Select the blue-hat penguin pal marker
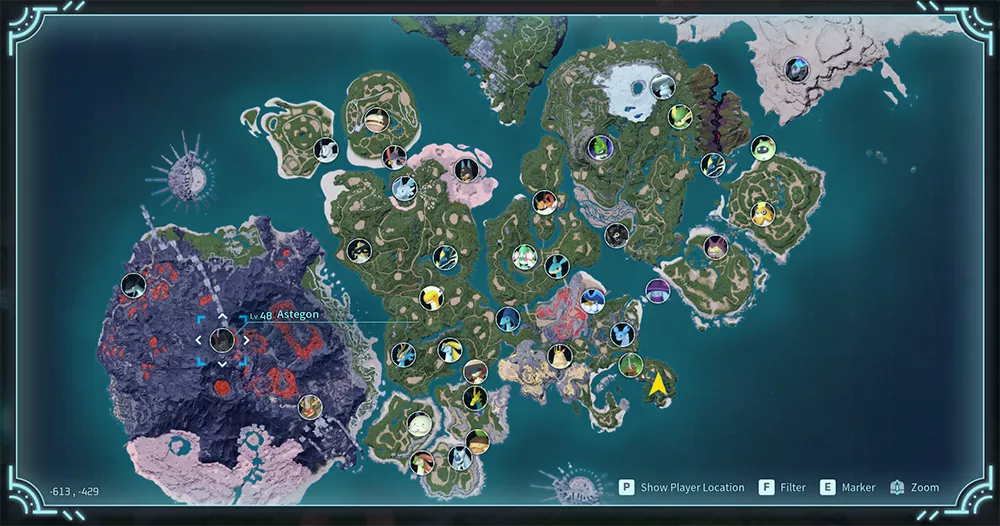The width and height of the screenshot is (1000, 526). (x=593, y=300)
